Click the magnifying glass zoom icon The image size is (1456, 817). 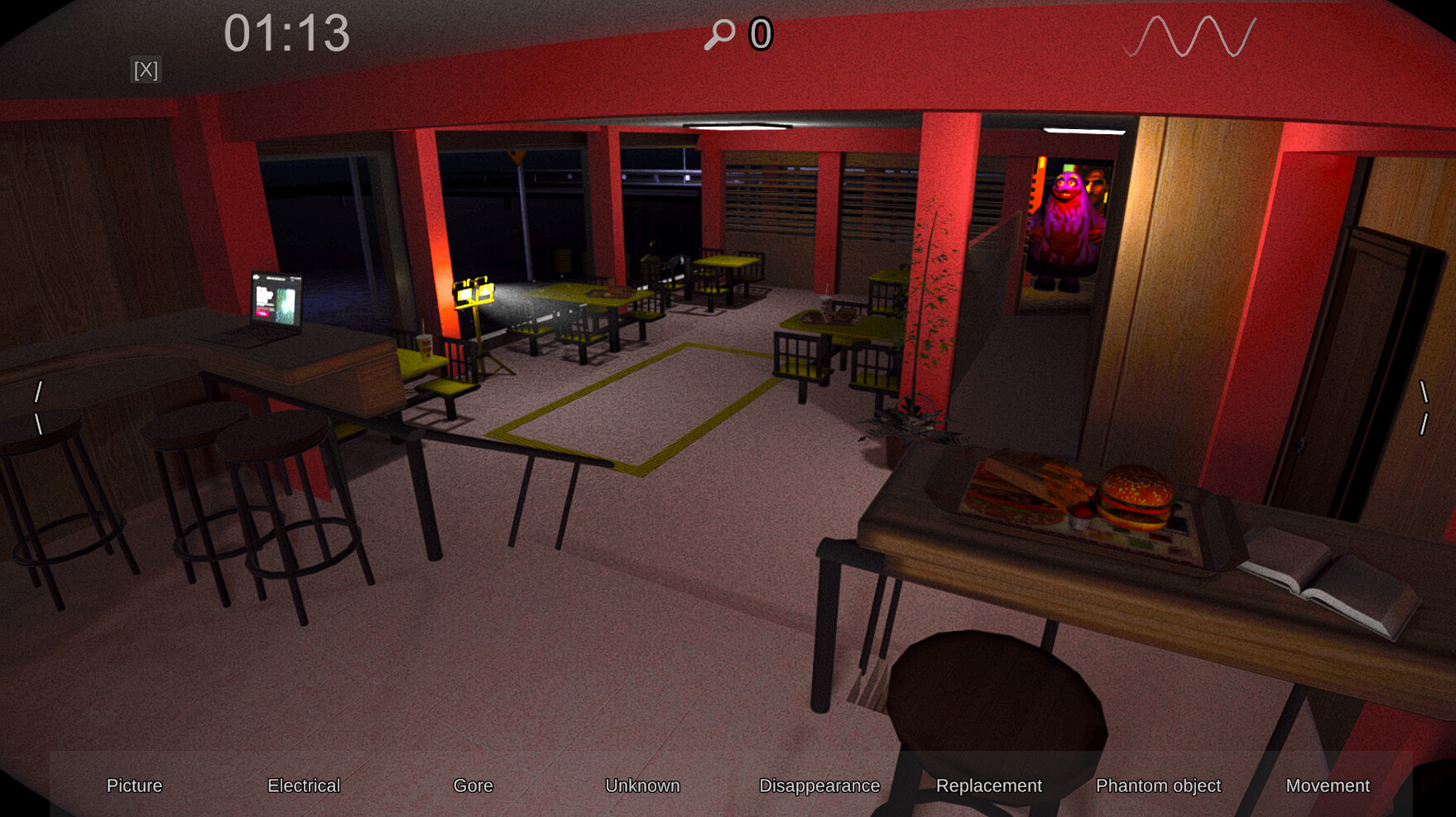click(x=719, y=34)
